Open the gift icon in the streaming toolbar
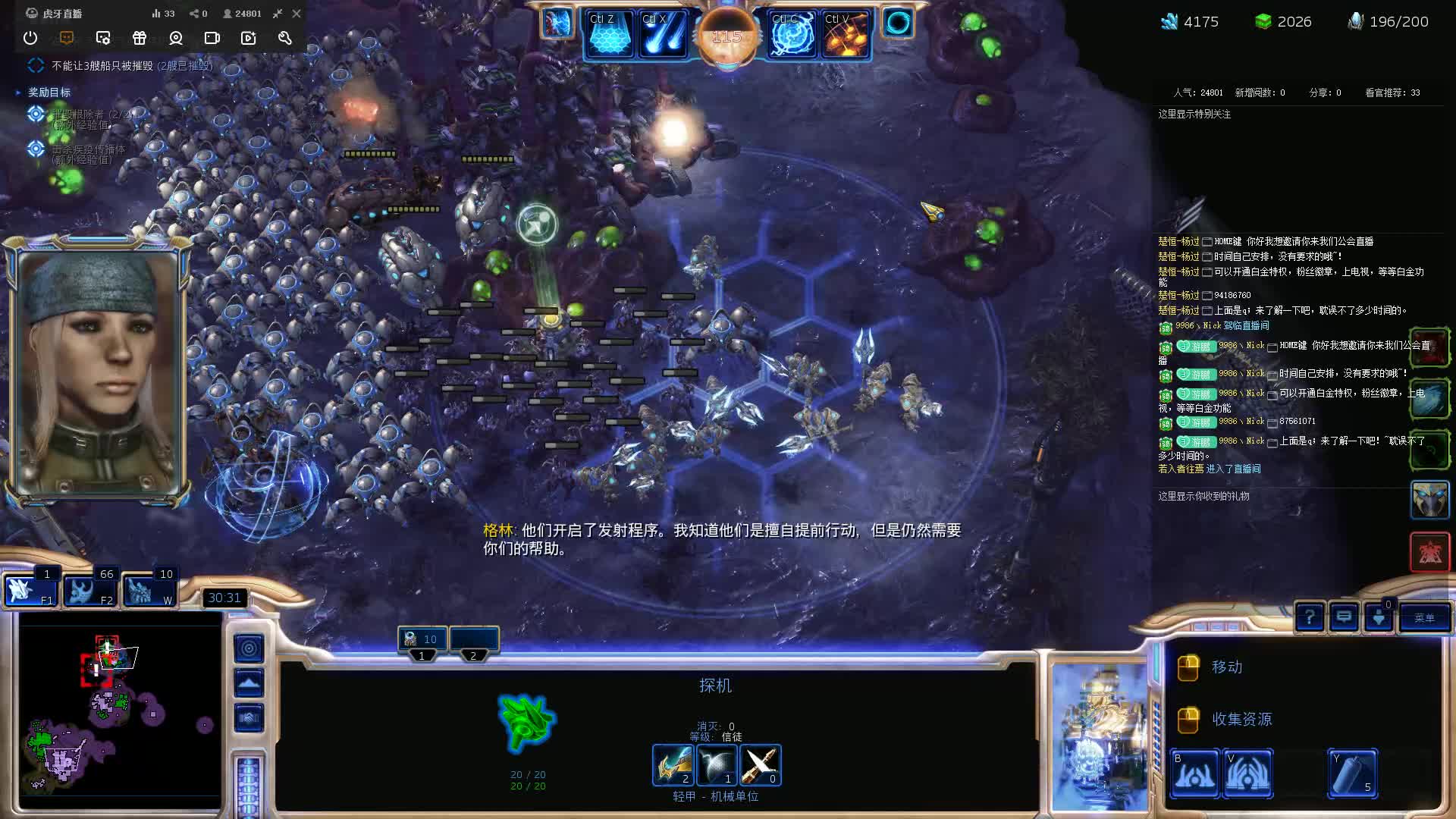The image size is (1456, 819). point(140,38)
